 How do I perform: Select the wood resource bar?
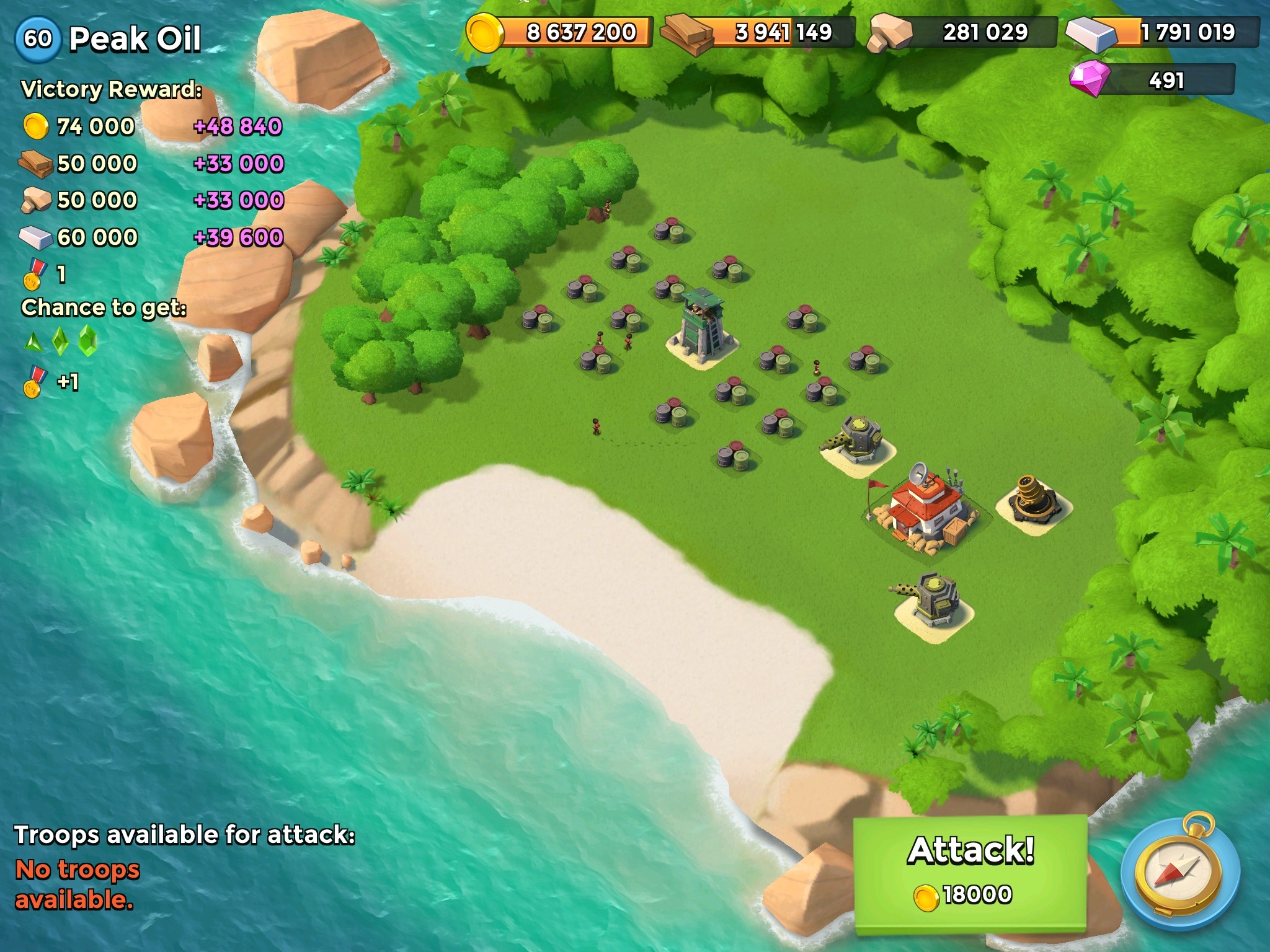[759, 32]
